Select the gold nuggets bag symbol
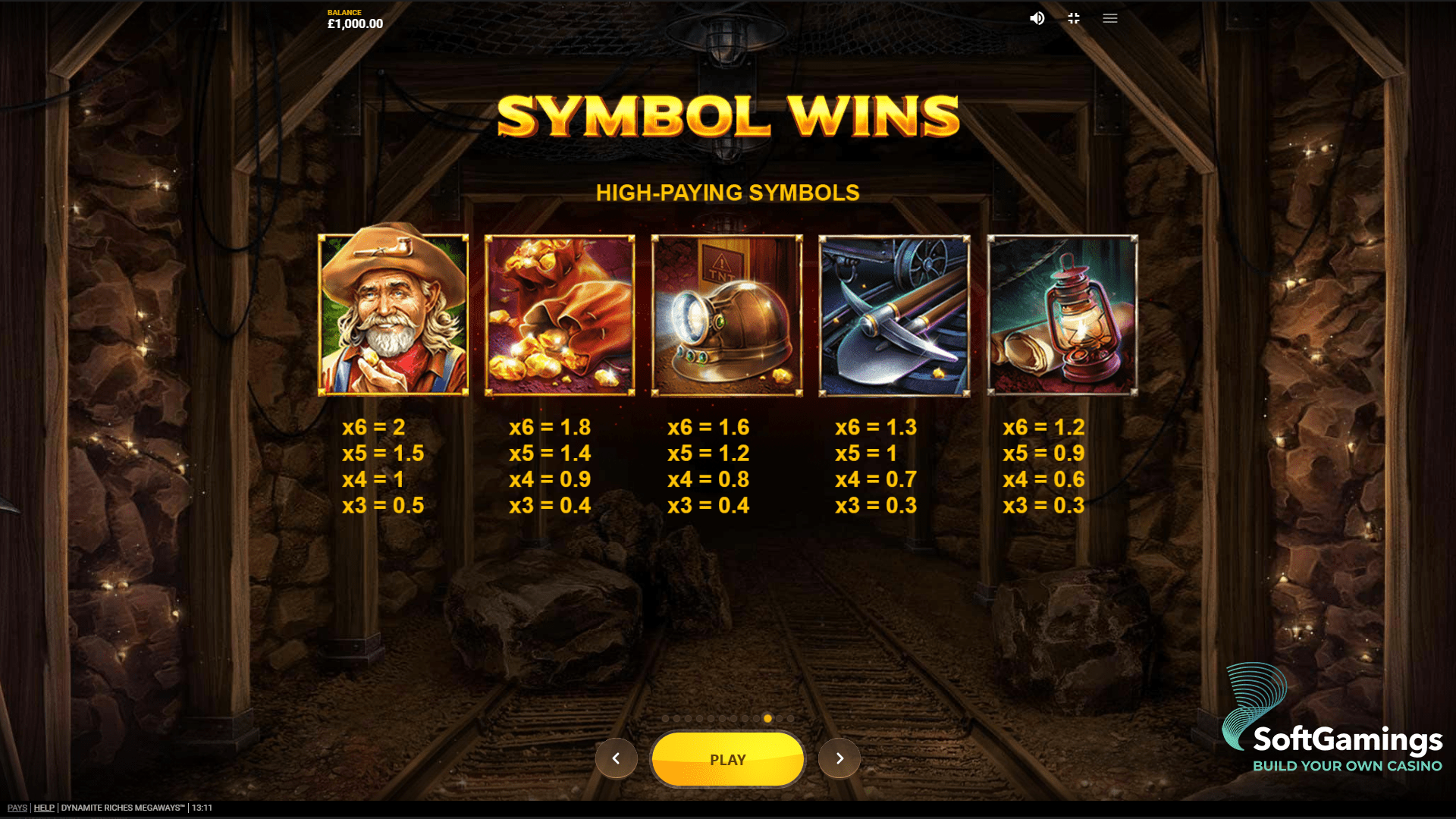Viewport: 1456px width, 819px height. pos(560,315)
